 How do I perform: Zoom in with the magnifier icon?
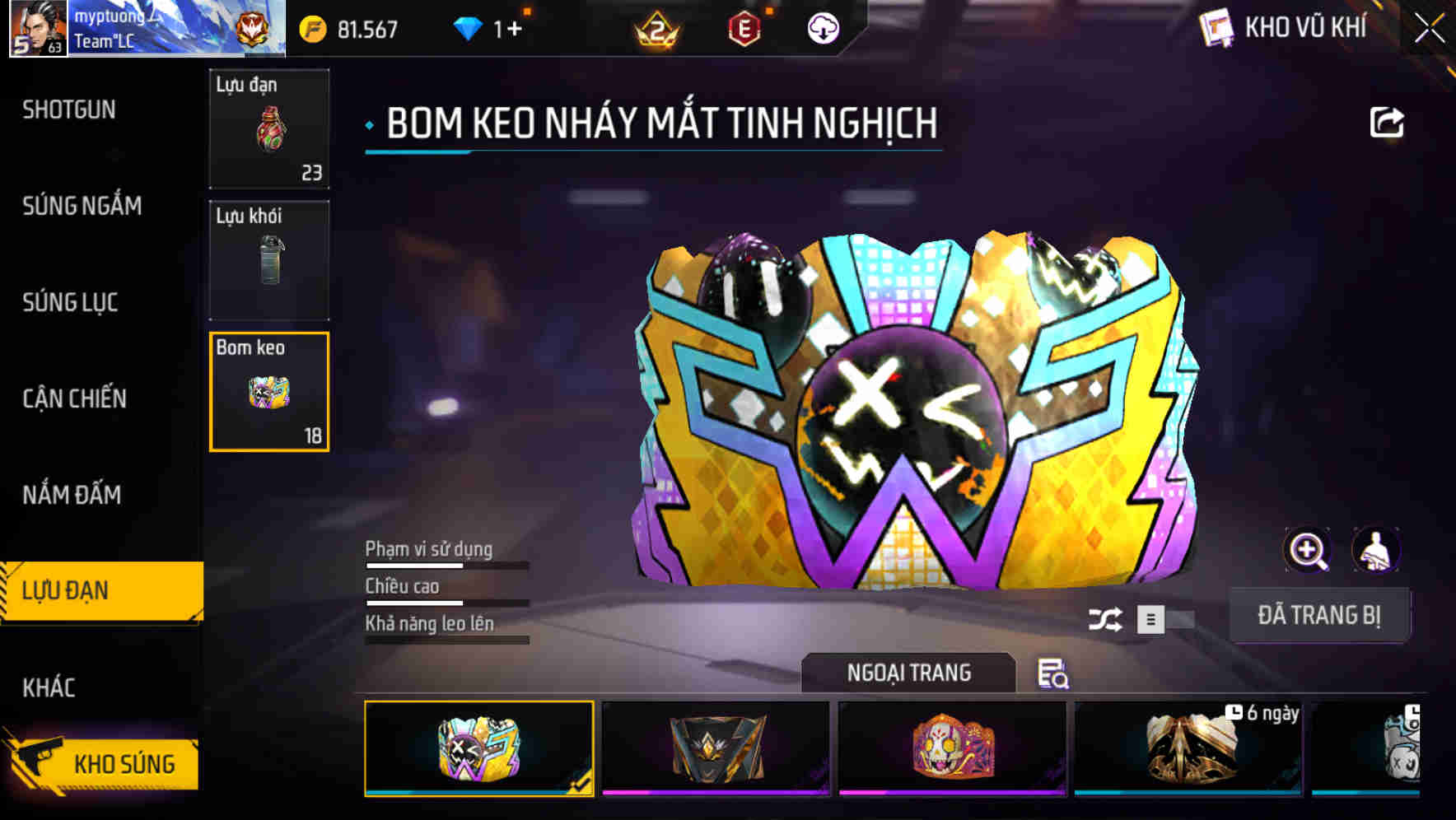click(1308, 550)
